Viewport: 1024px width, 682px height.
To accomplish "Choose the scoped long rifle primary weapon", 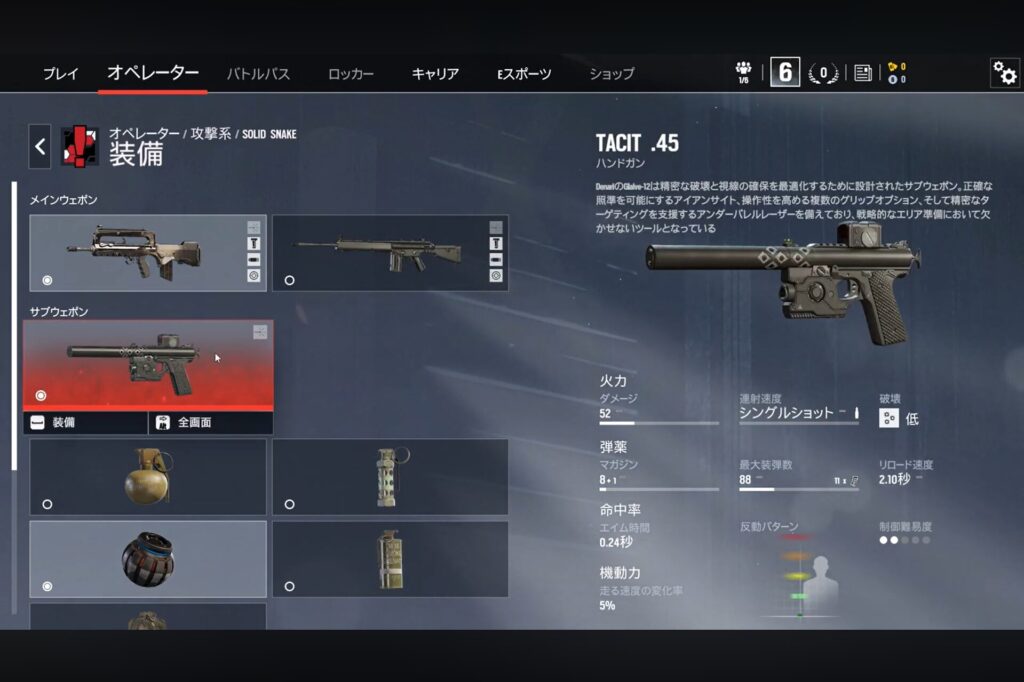I will [x=390, y=252].
